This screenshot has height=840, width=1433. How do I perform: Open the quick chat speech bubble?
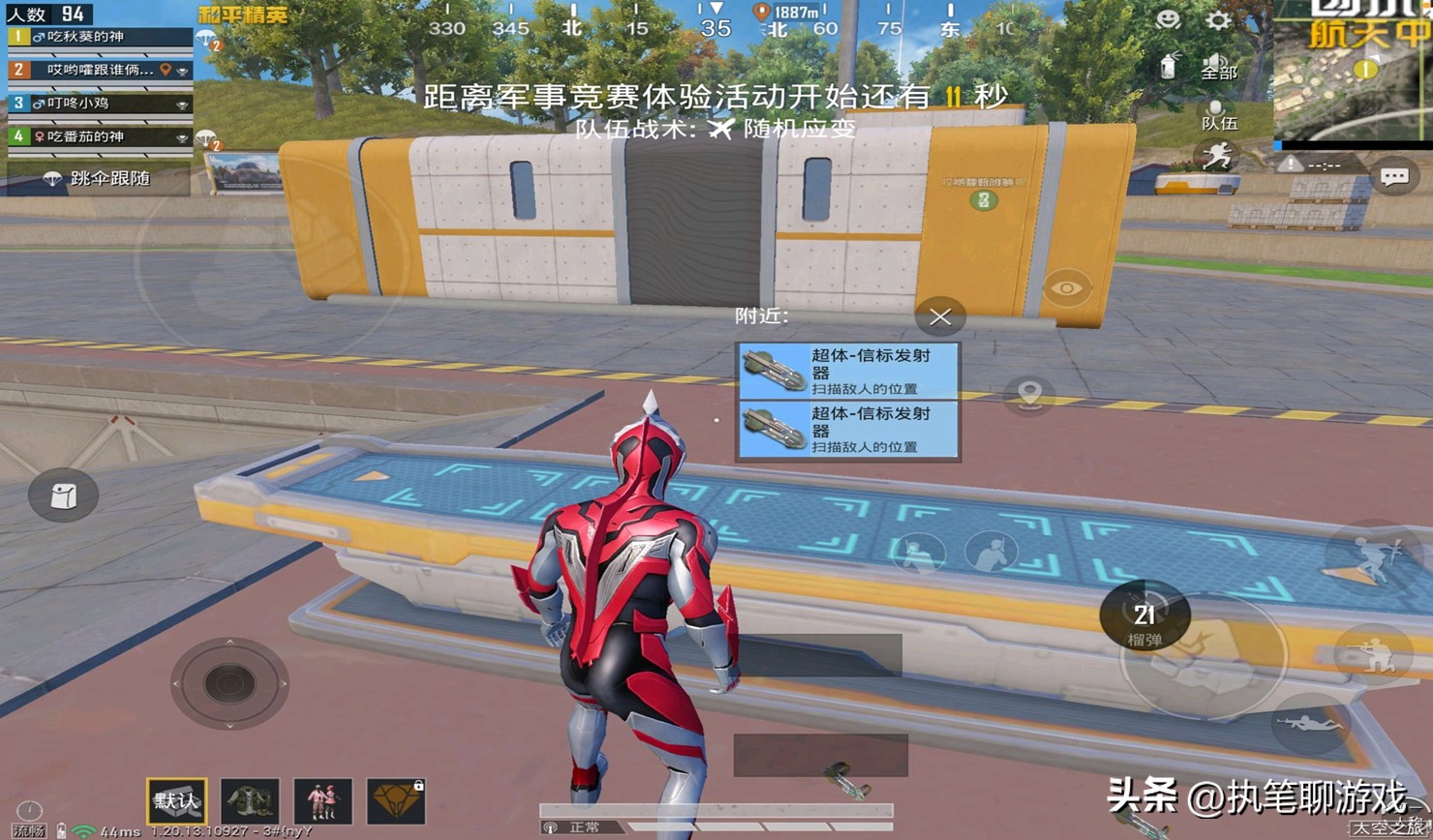pyautogui.click(x=1394, y=177)
